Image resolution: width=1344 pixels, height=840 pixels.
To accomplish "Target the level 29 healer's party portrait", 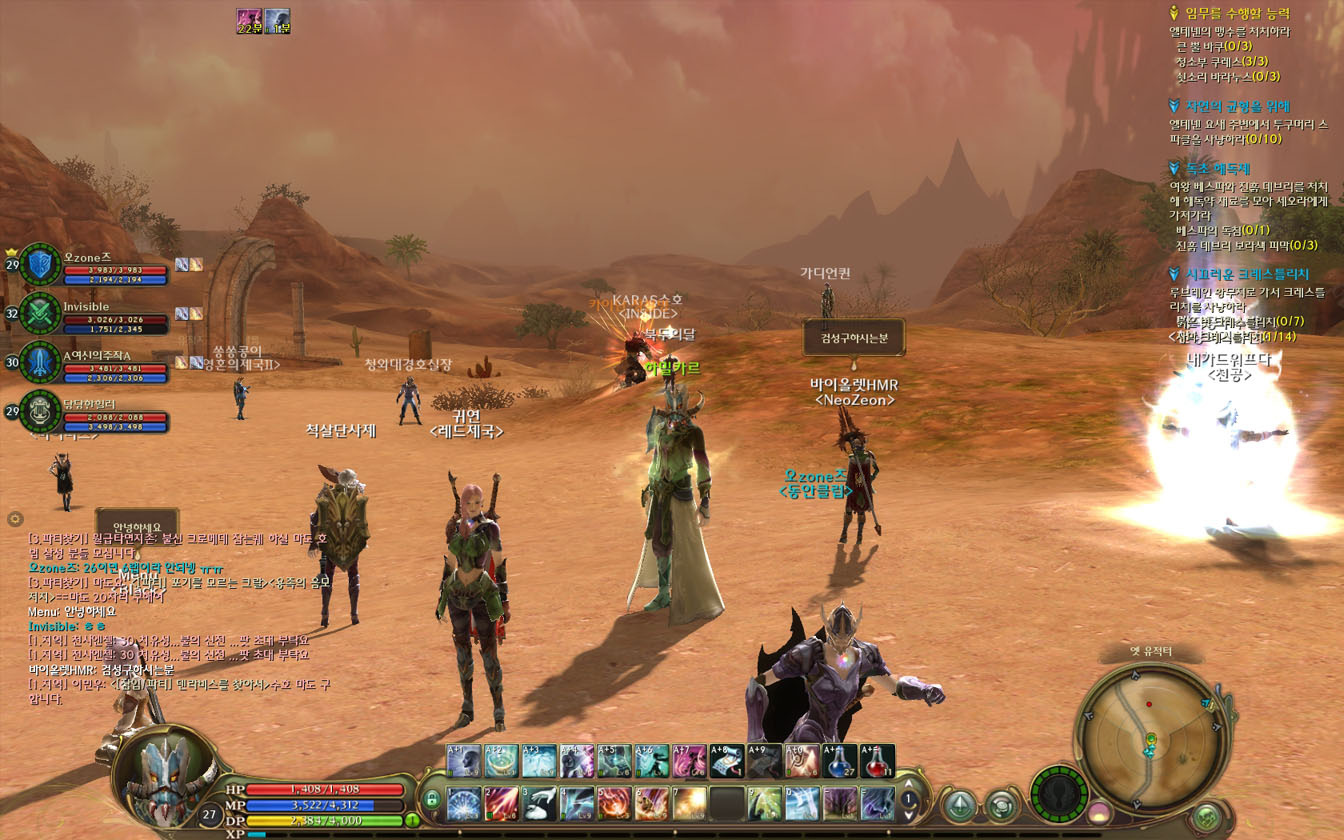I will pyautogui.click(x=40, y=411).
